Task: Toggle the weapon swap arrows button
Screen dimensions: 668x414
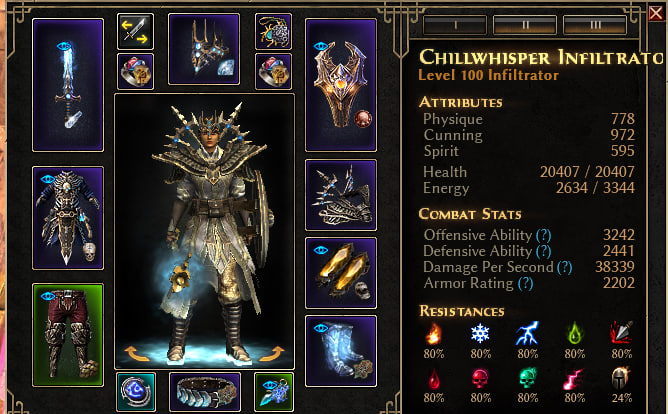Action: coord(135,32)
